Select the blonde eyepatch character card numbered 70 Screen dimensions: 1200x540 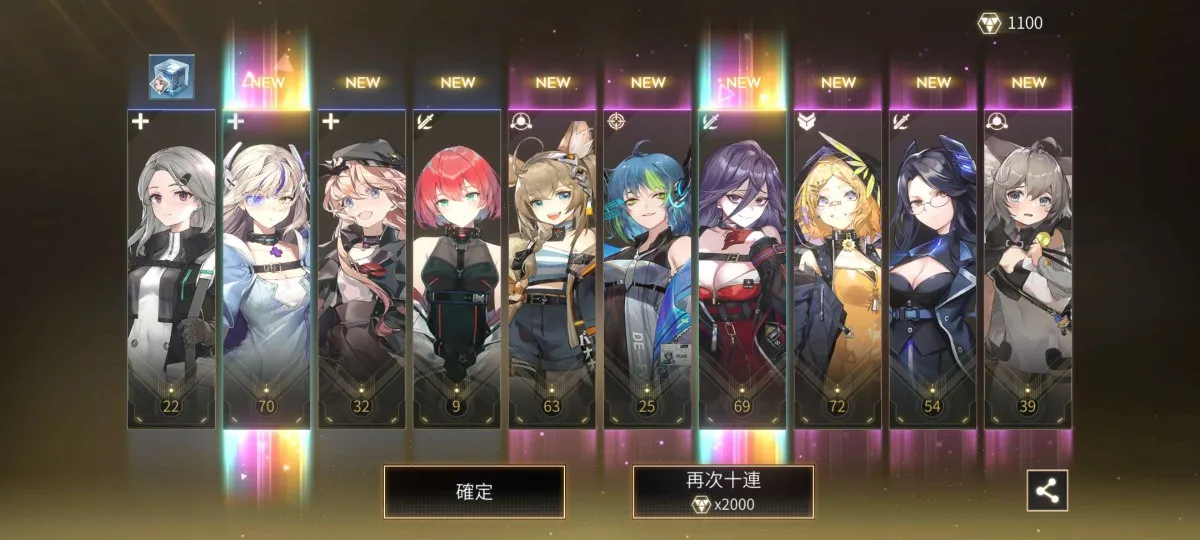(x=266, y=270)
